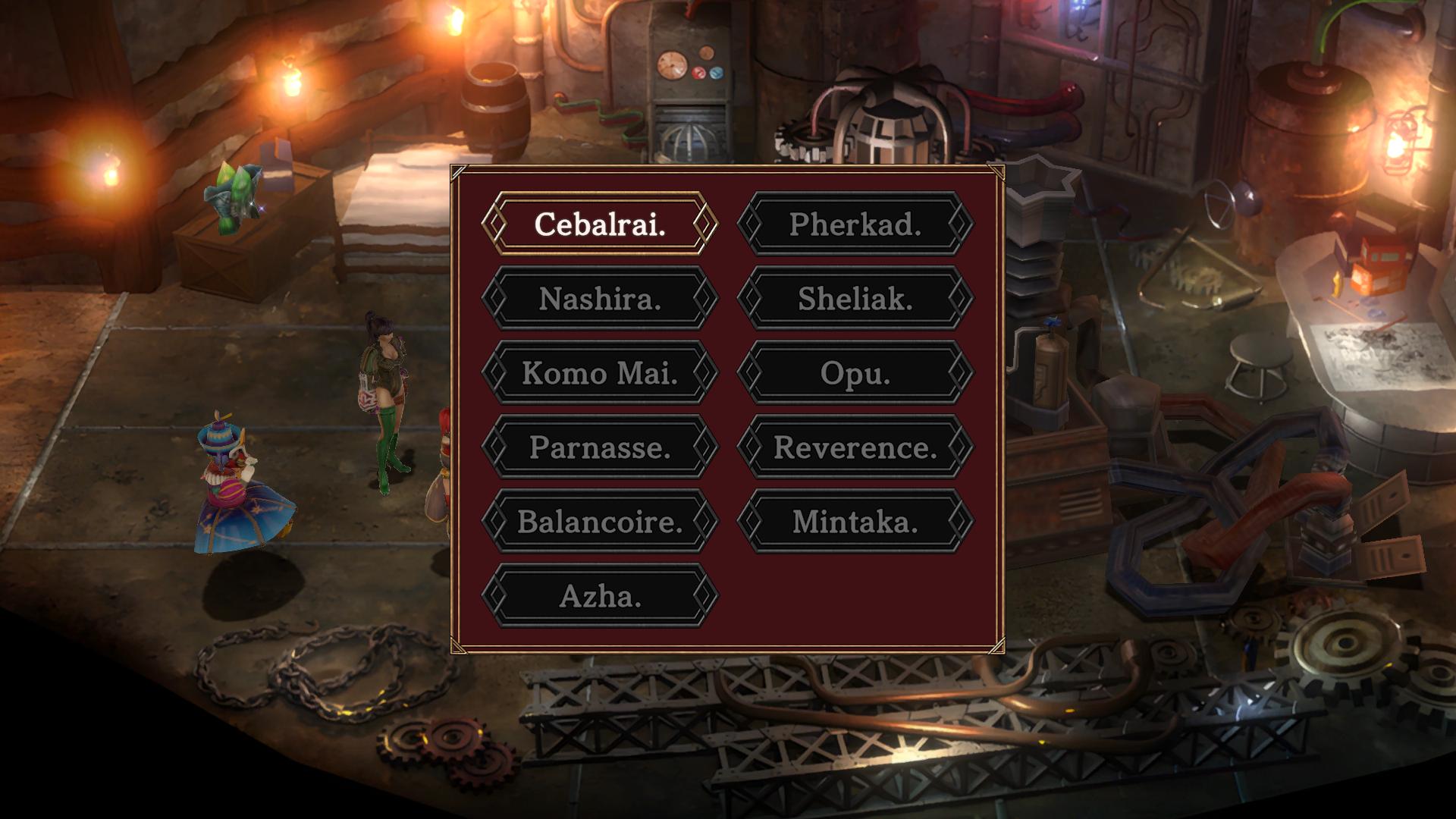Select the Cebalrai option
This screenshot has width=1456, height=819.
pos(599,224)
